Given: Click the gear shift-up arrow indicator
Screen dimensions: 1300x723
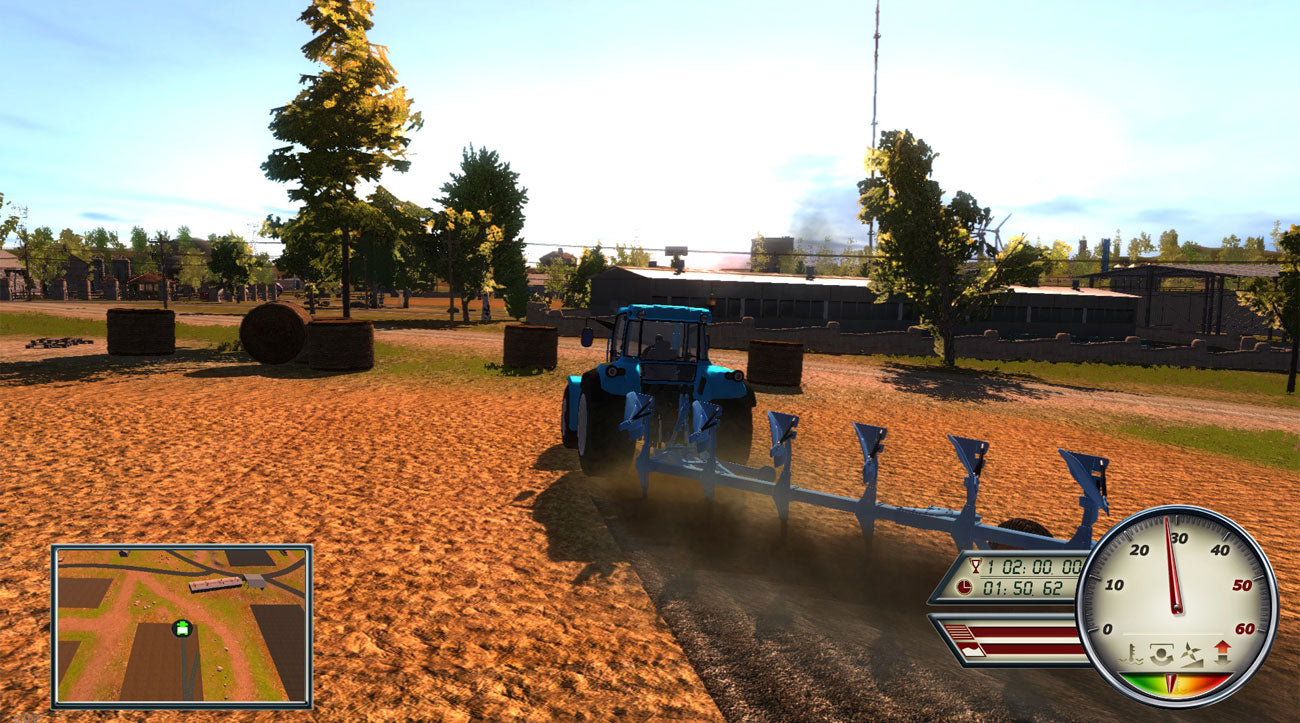Looking at the screenshot, I should (1222, 651).
